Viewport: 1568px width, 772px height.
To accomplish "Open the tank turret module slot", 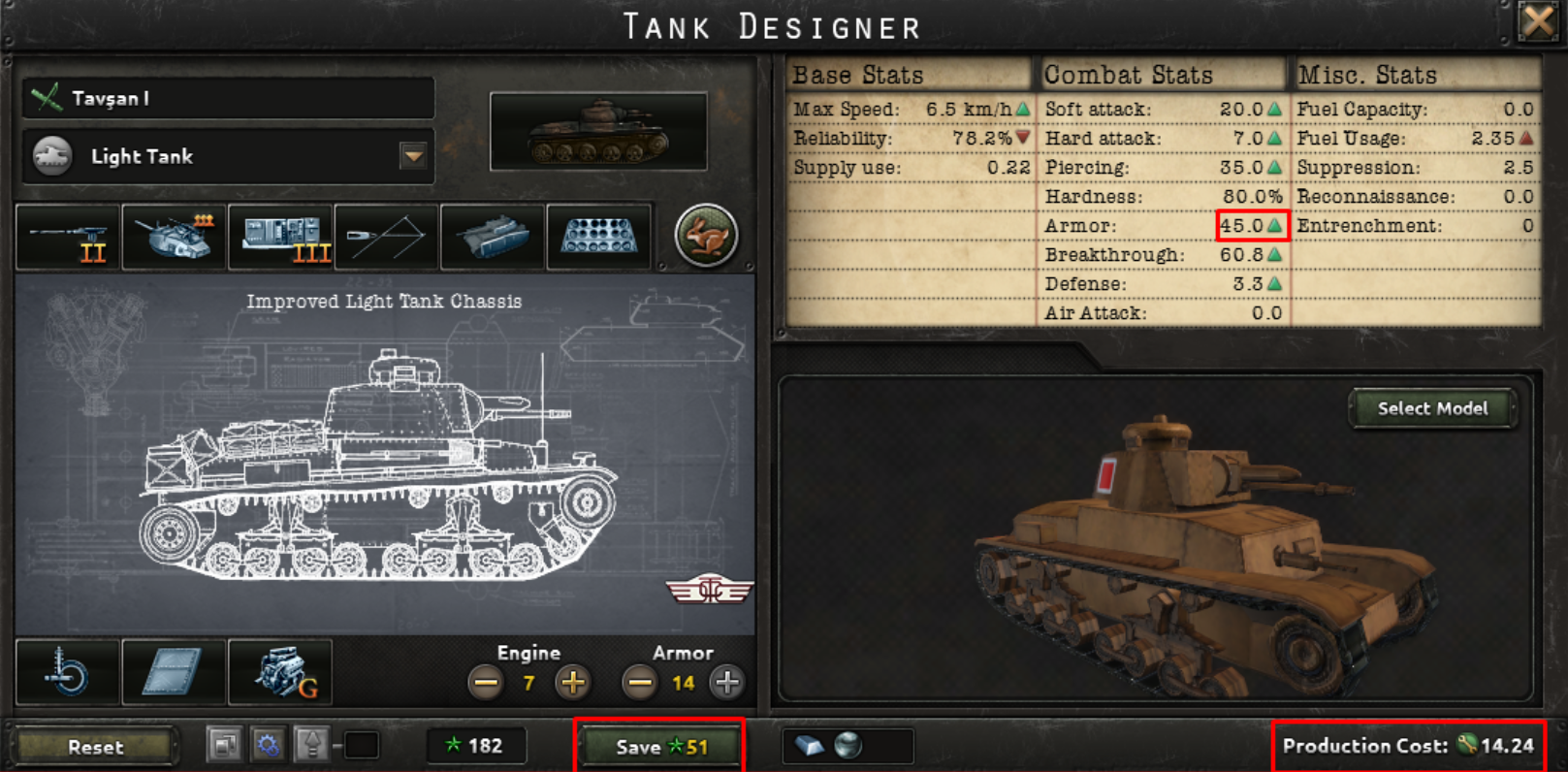I will (173, 236).
